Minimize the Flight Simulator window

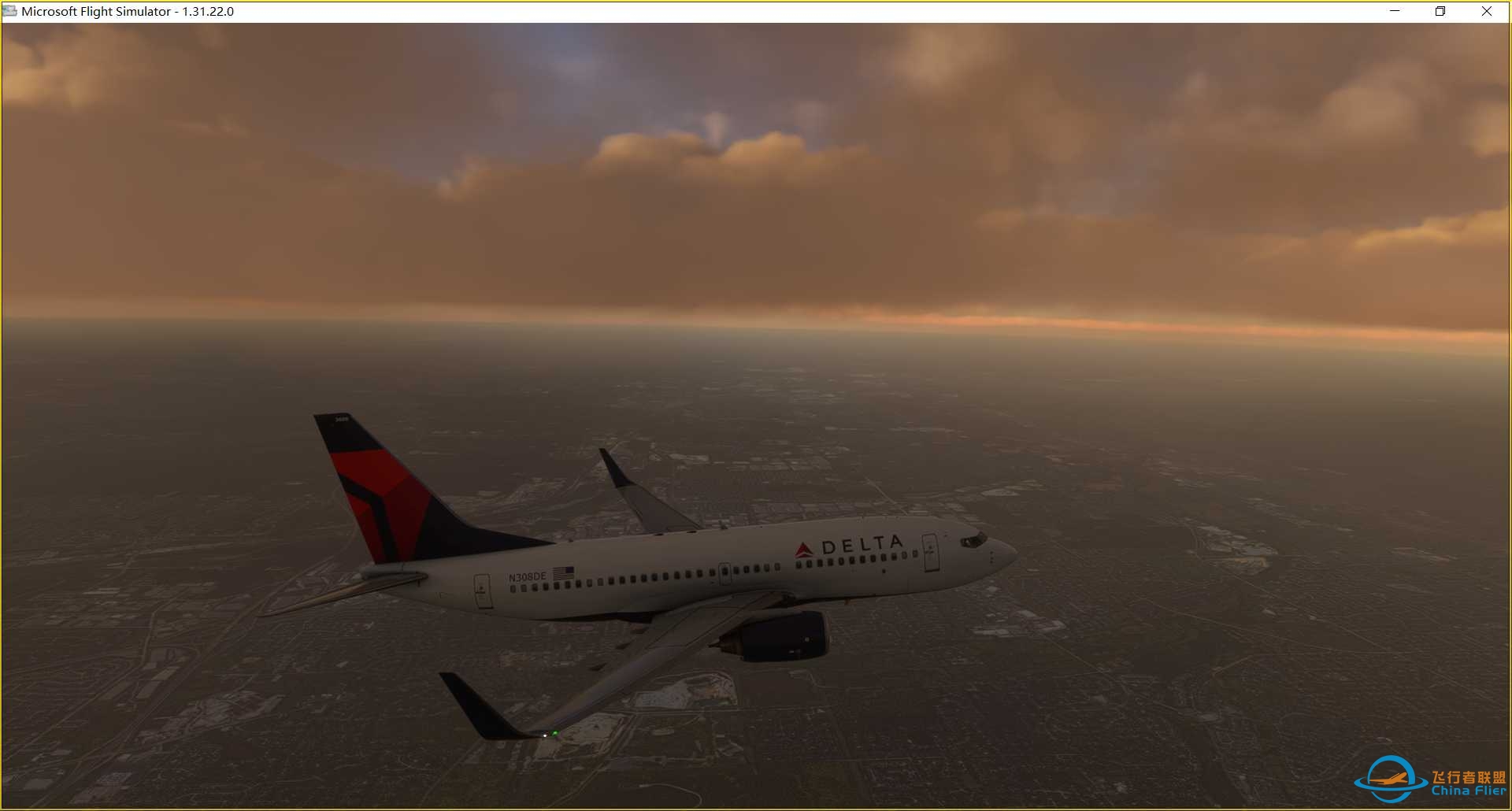click(x=1395, y=11)
